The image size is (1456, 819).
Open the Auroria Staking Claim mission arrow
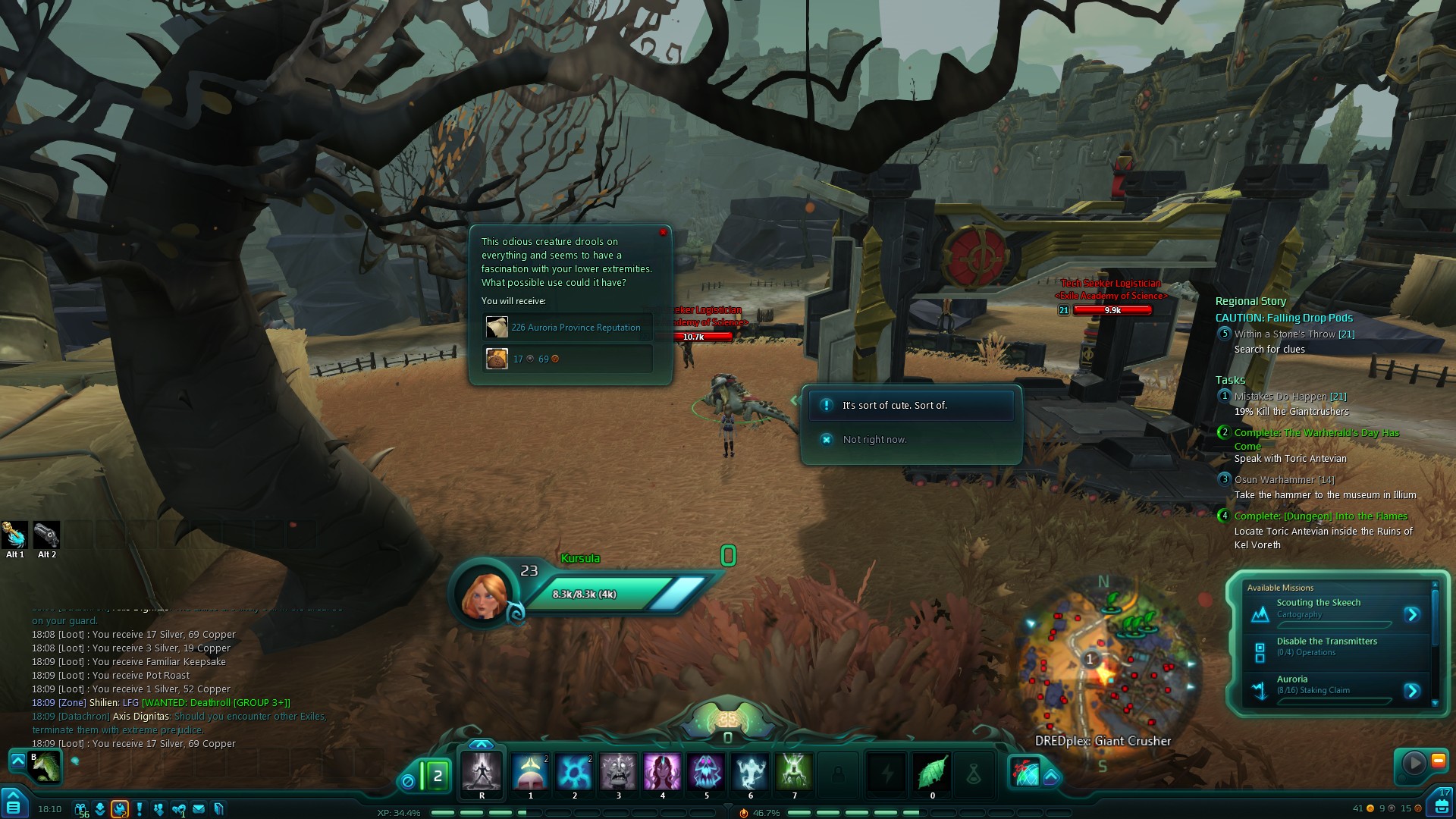(1411, 690)
